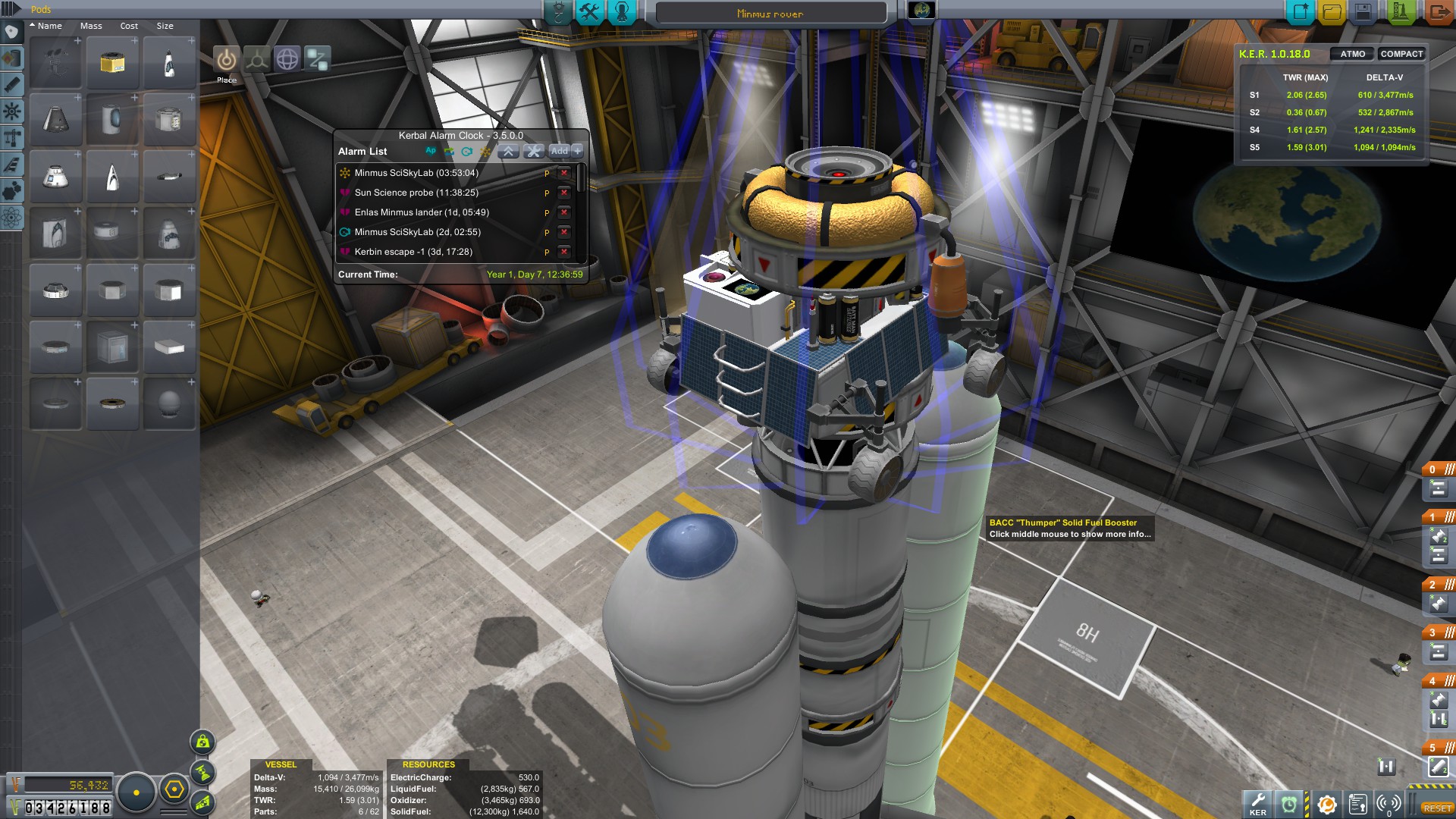Image resolution: width=1456 pixels, height=819 pixels.
Task: Toggle ATMO mode in K.E.R. panel
Action: pyautogui.click(x=1352, y=54)
